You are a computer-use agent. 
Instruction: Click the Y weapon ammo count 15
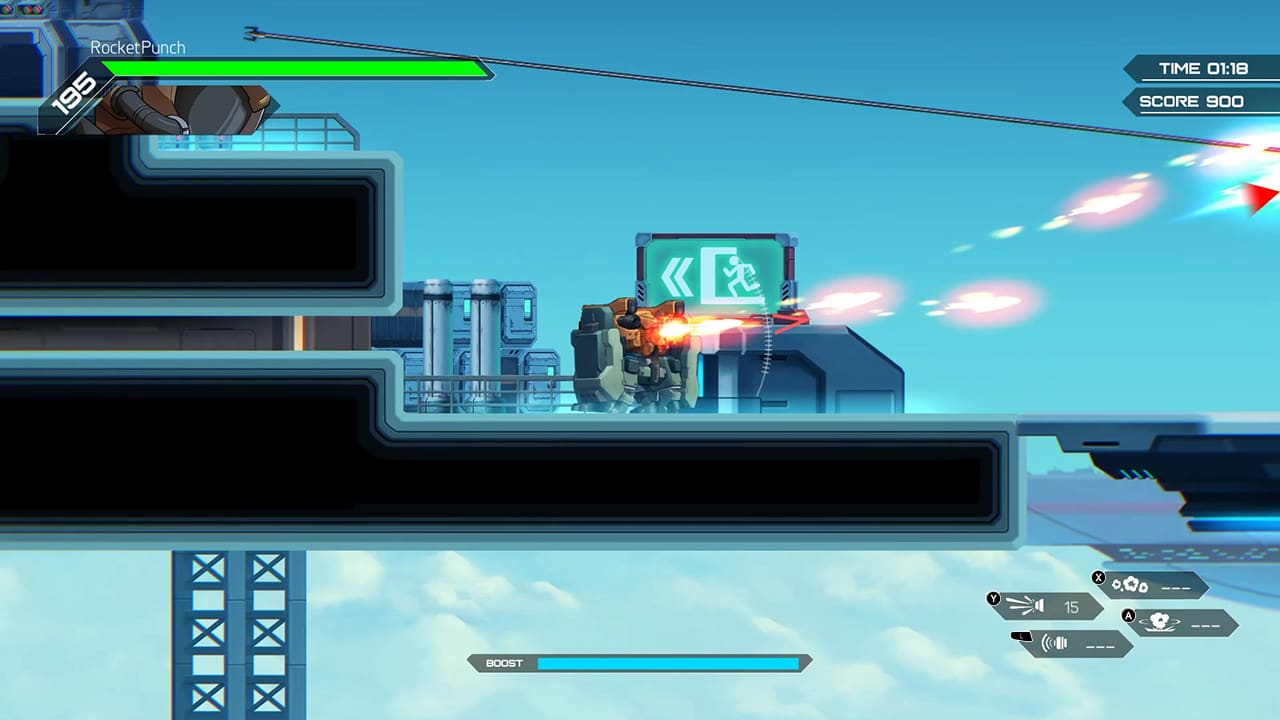pos(1071,607)
